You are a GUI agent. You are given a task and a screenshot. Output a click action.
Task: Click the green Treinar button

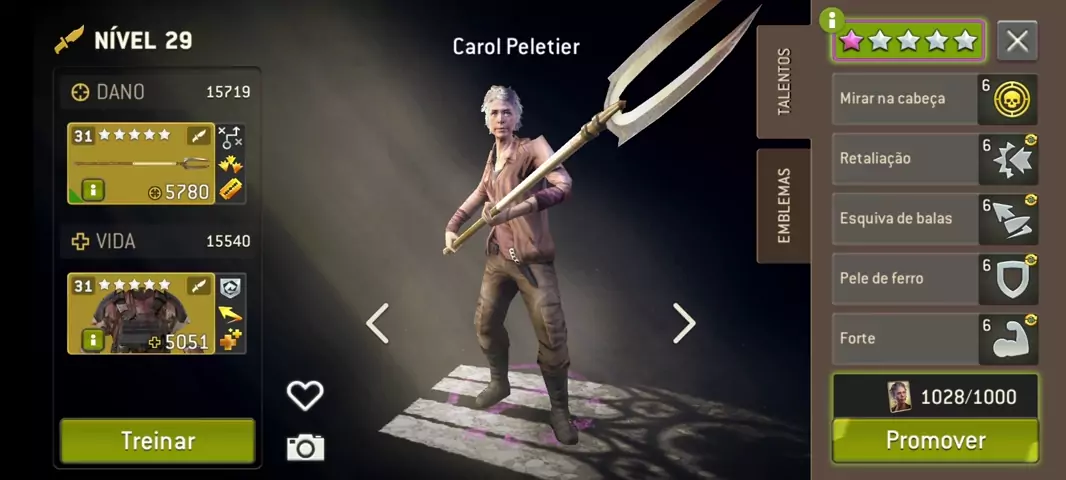157,441
